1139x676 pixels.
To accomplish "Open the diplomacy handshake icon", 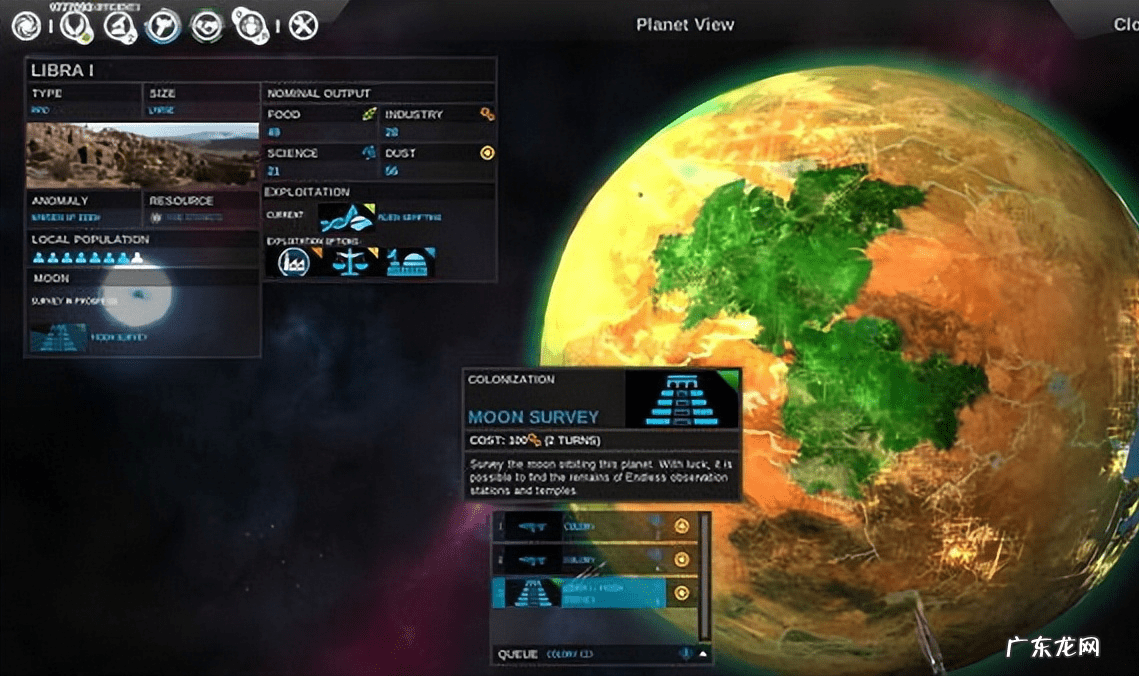I will 207,25.
